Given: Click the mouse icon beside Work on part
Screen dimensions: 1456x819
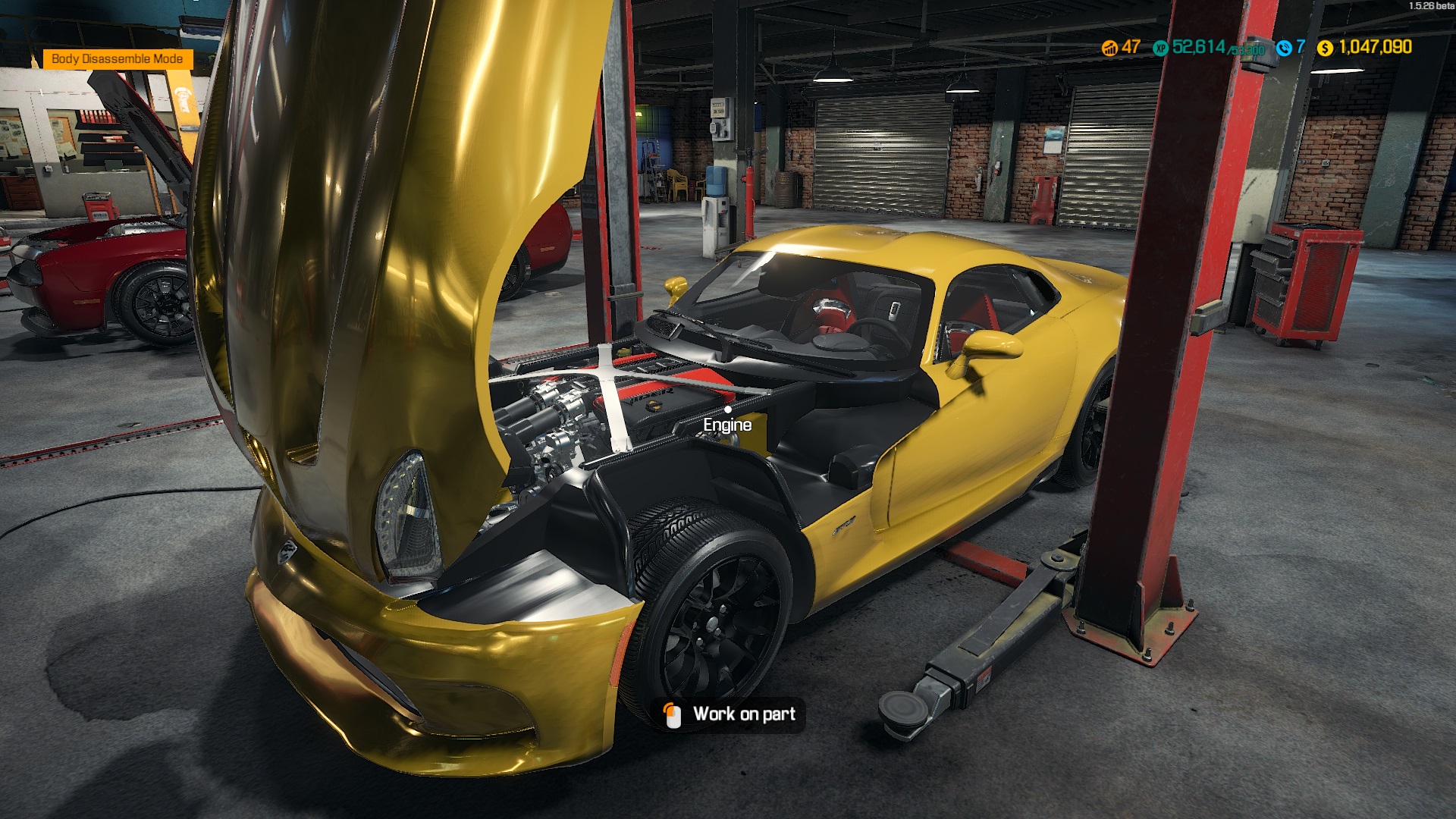Looking at the screenshot, I should pyautogui.click(x=672, y=714).
